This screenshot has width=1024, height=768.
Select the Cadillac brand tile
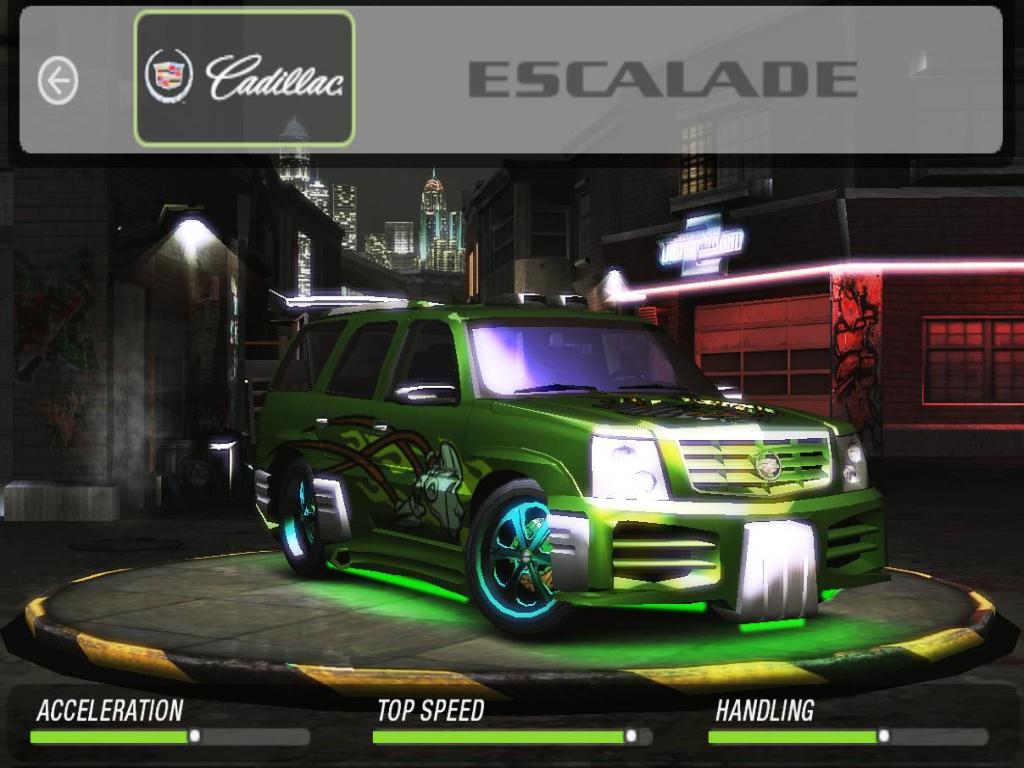[244, 78]
